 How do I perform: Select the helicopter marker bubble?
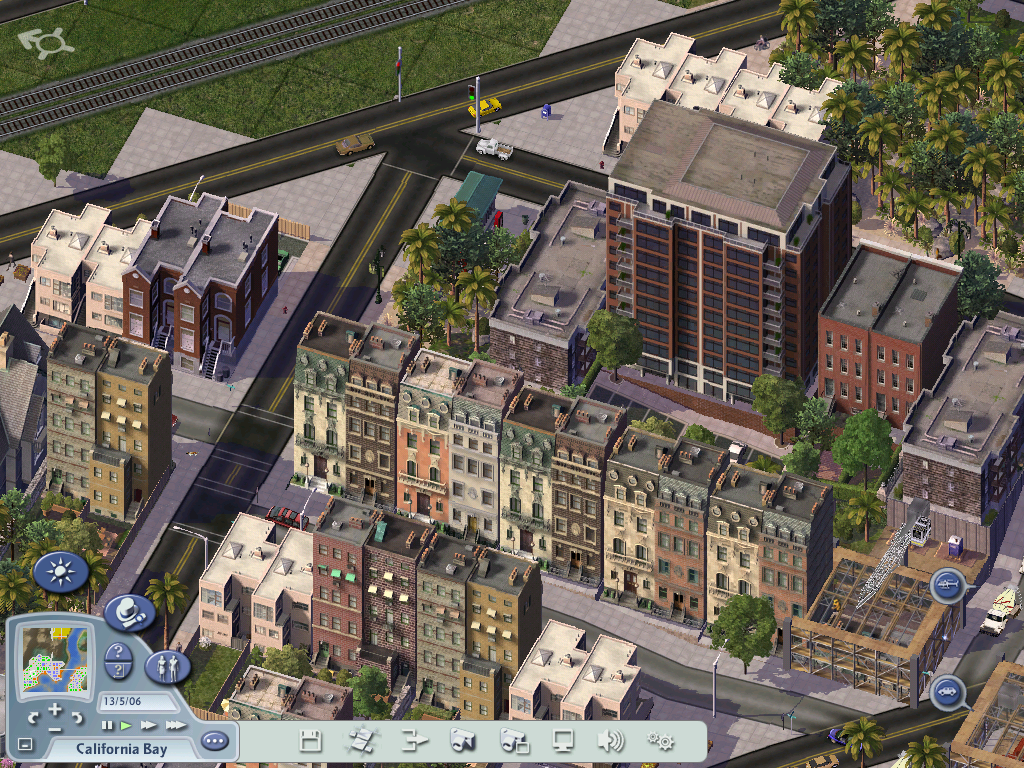coord(946,585)
